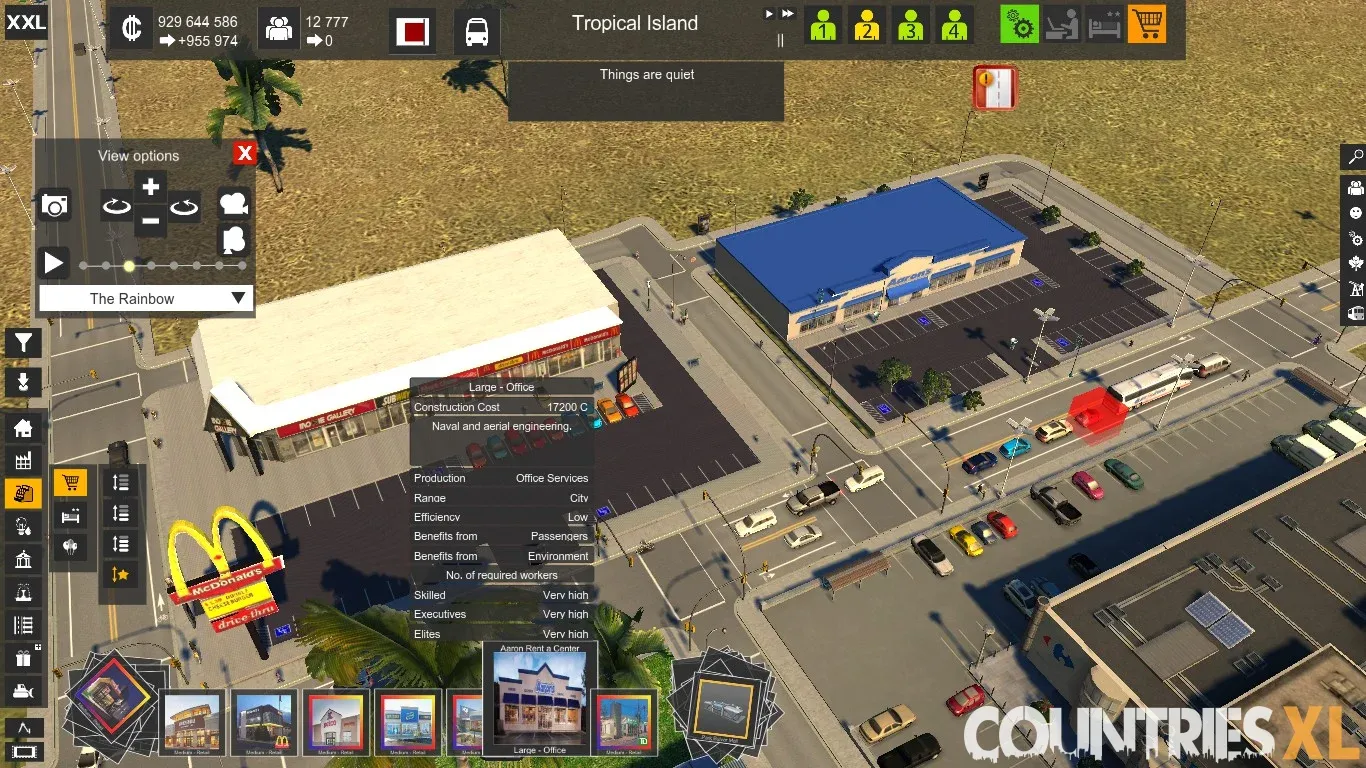
Task: Set game speed to fast forward
Action: click(x=788, y=14)
